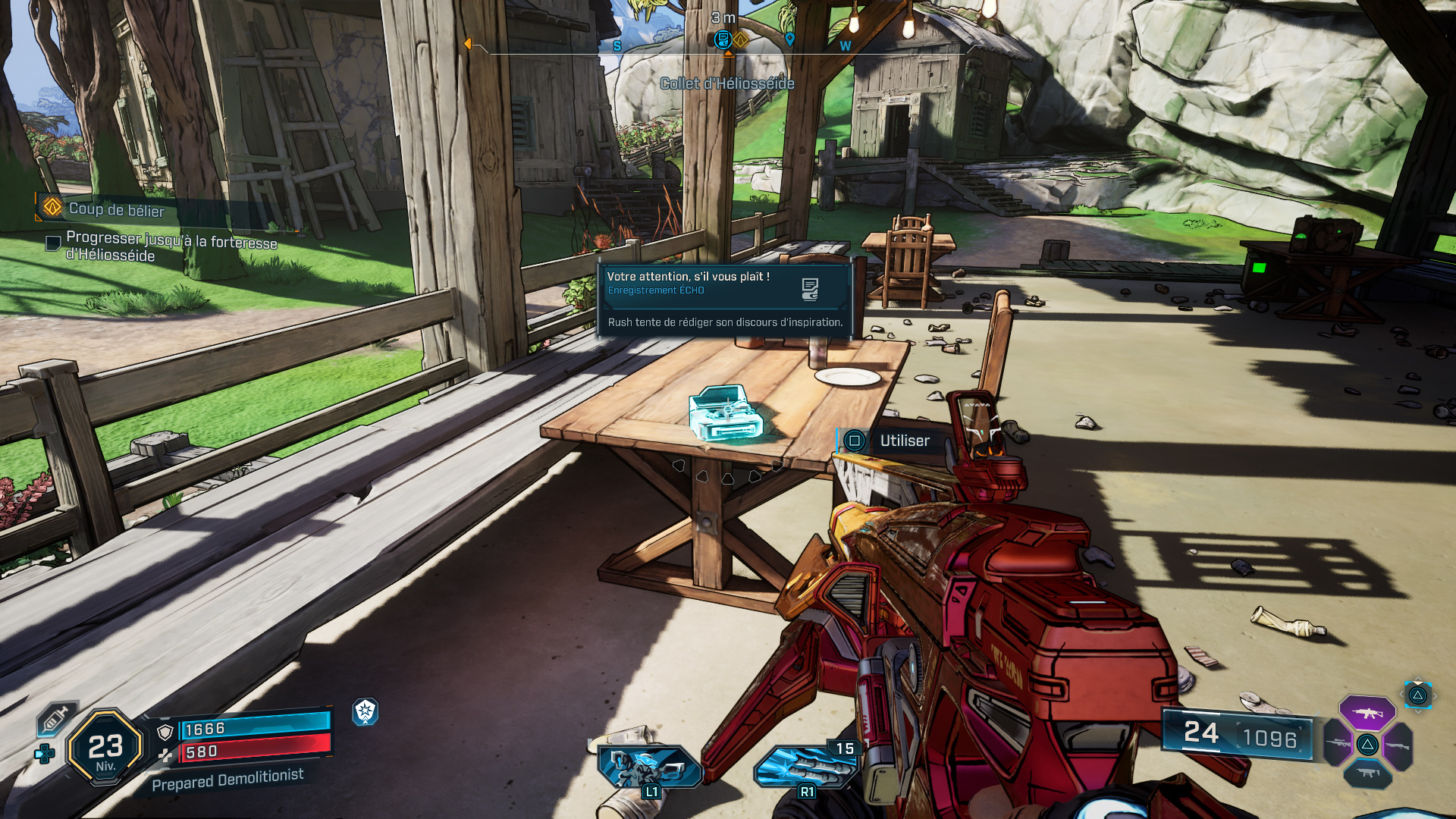Click the ECHO log marker on the compass
Image resolution: width=1456 pixels, height=819 pixels.
723,39
